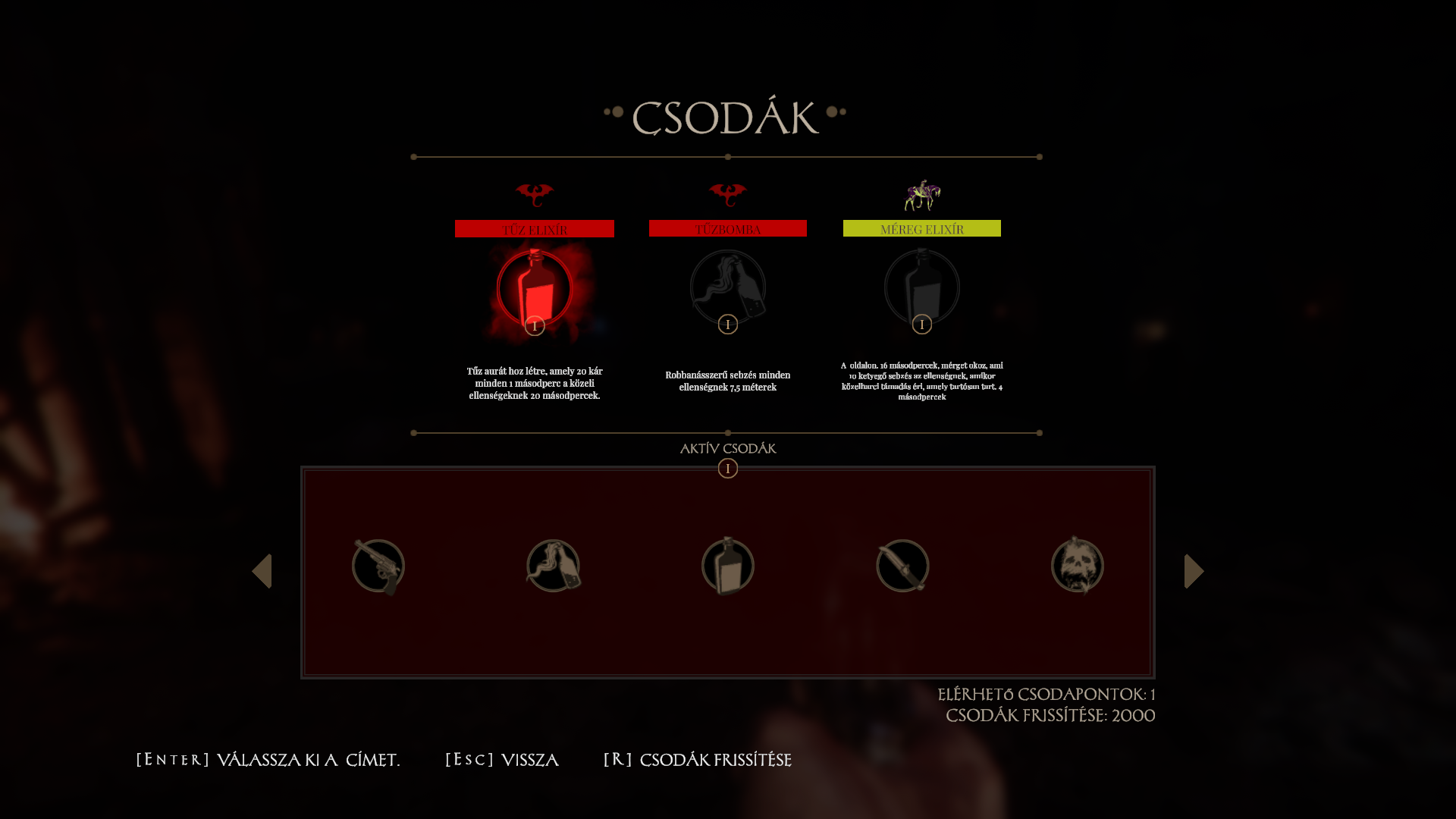Screen dimensions: 1456x819
Task: Click Vissza to go back
Action: [502, 760]
